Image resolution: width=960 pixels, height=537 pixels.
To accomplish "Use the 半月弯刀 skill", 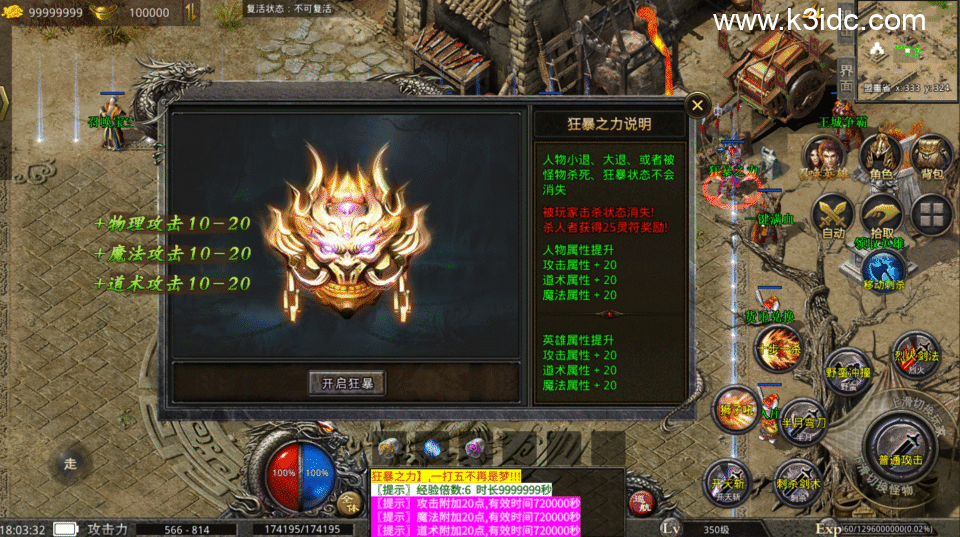I will coord(802,421).
